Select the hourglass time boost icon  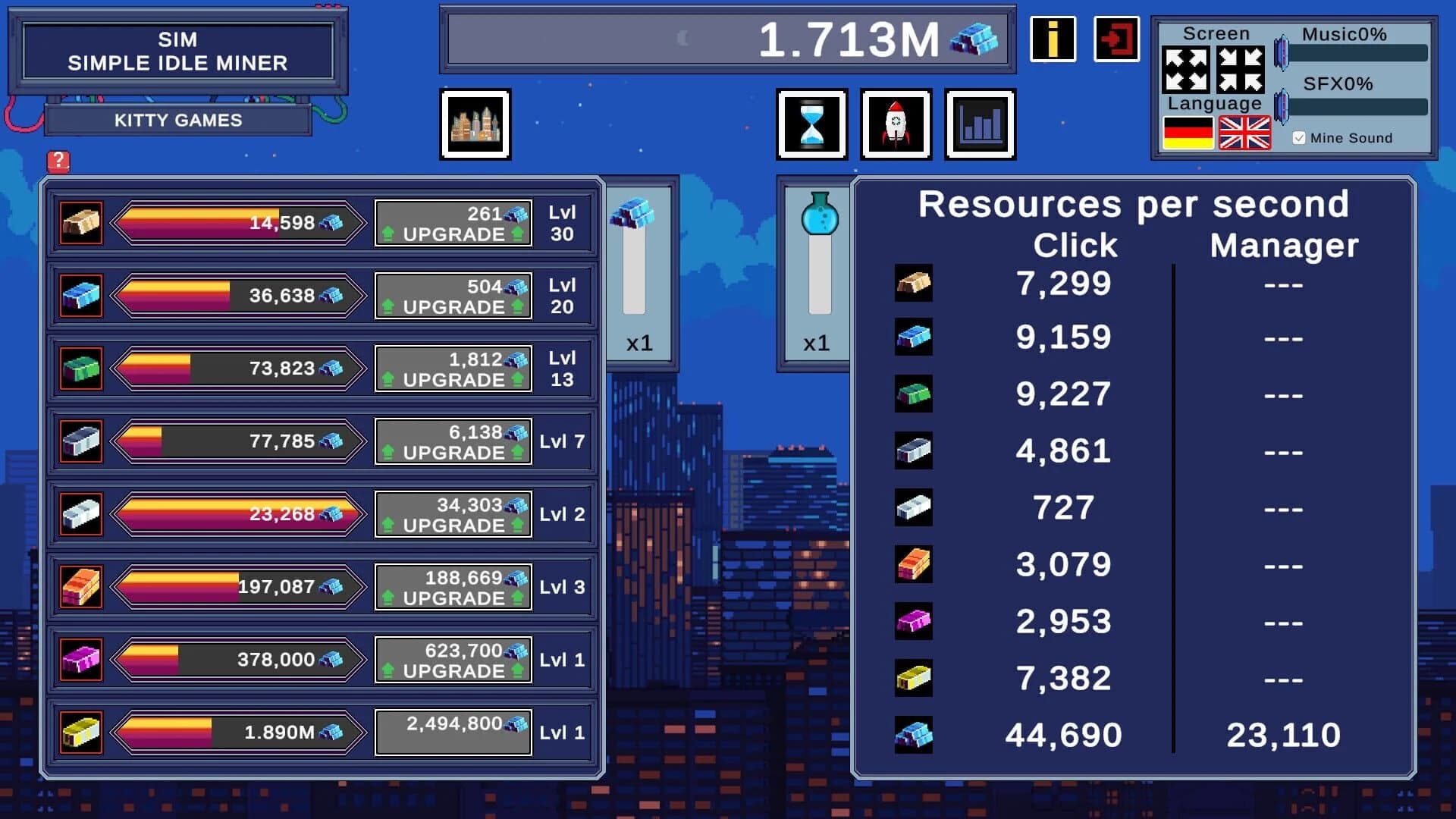(x=811, y=124)
